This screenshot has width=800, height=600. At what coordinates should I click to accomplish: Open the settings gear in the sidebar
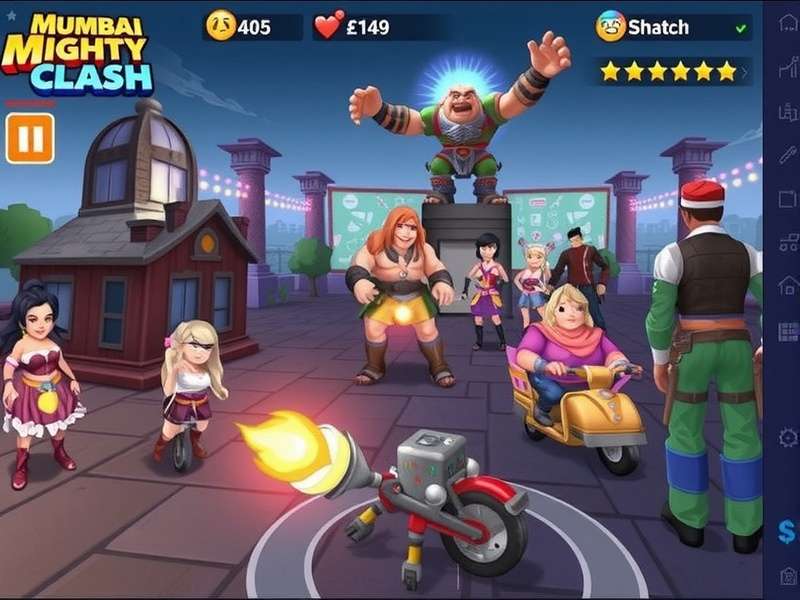[788, 437]
